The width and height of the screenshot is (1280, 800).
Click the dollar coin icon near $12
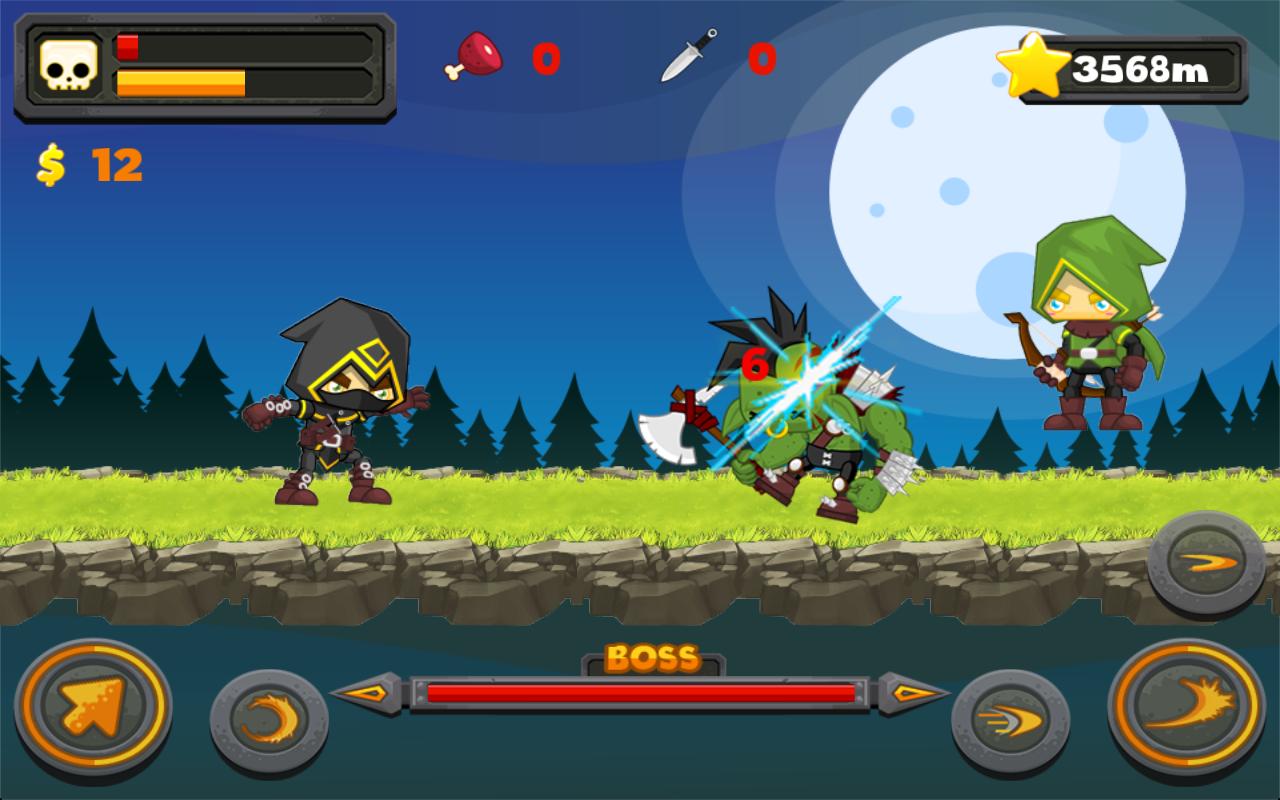[53, 163]
